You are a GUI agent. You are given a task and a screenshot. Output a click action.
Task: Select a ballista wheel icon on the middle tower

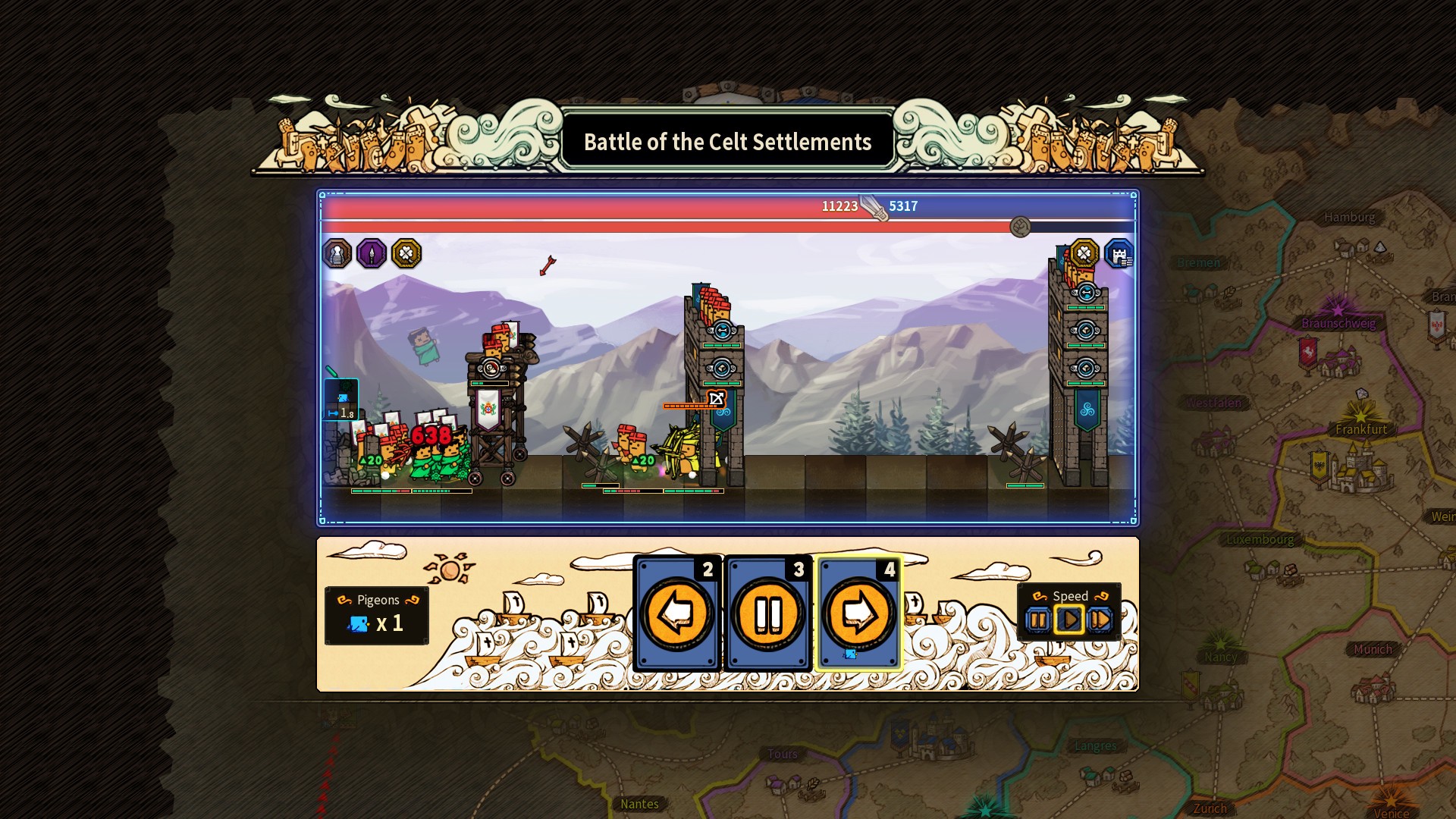[723, 331]
